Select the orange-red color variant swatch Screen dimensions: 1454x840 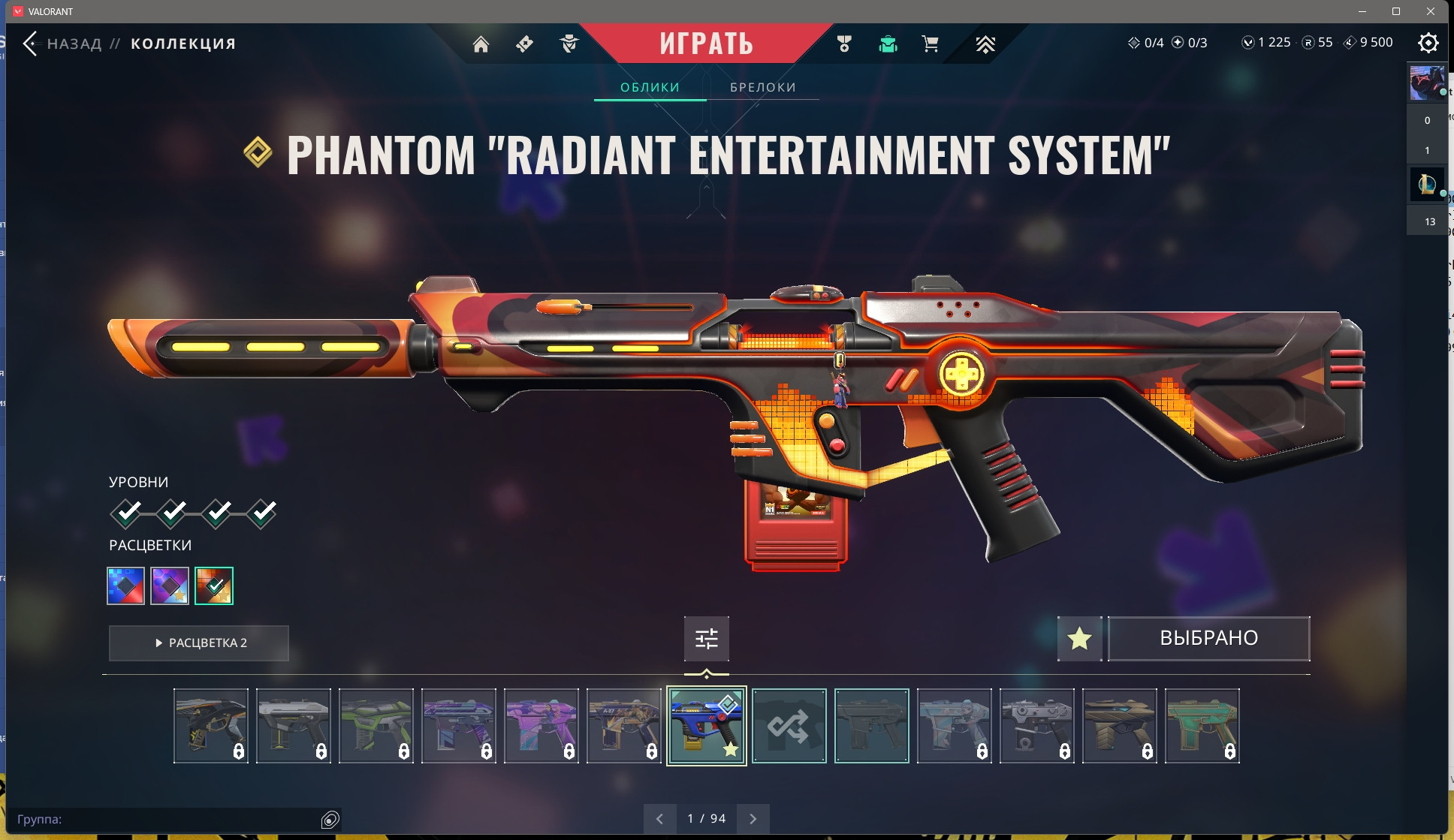coord(214,586)
